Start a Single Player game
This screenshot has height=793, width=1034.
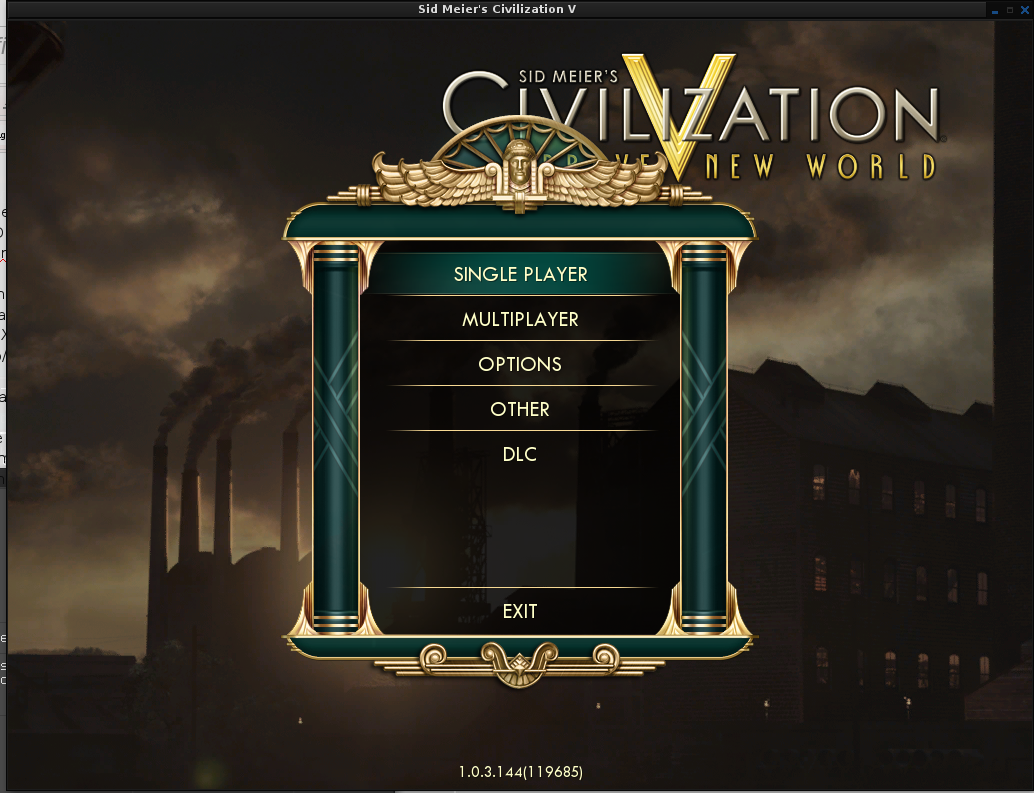point(520,274)
